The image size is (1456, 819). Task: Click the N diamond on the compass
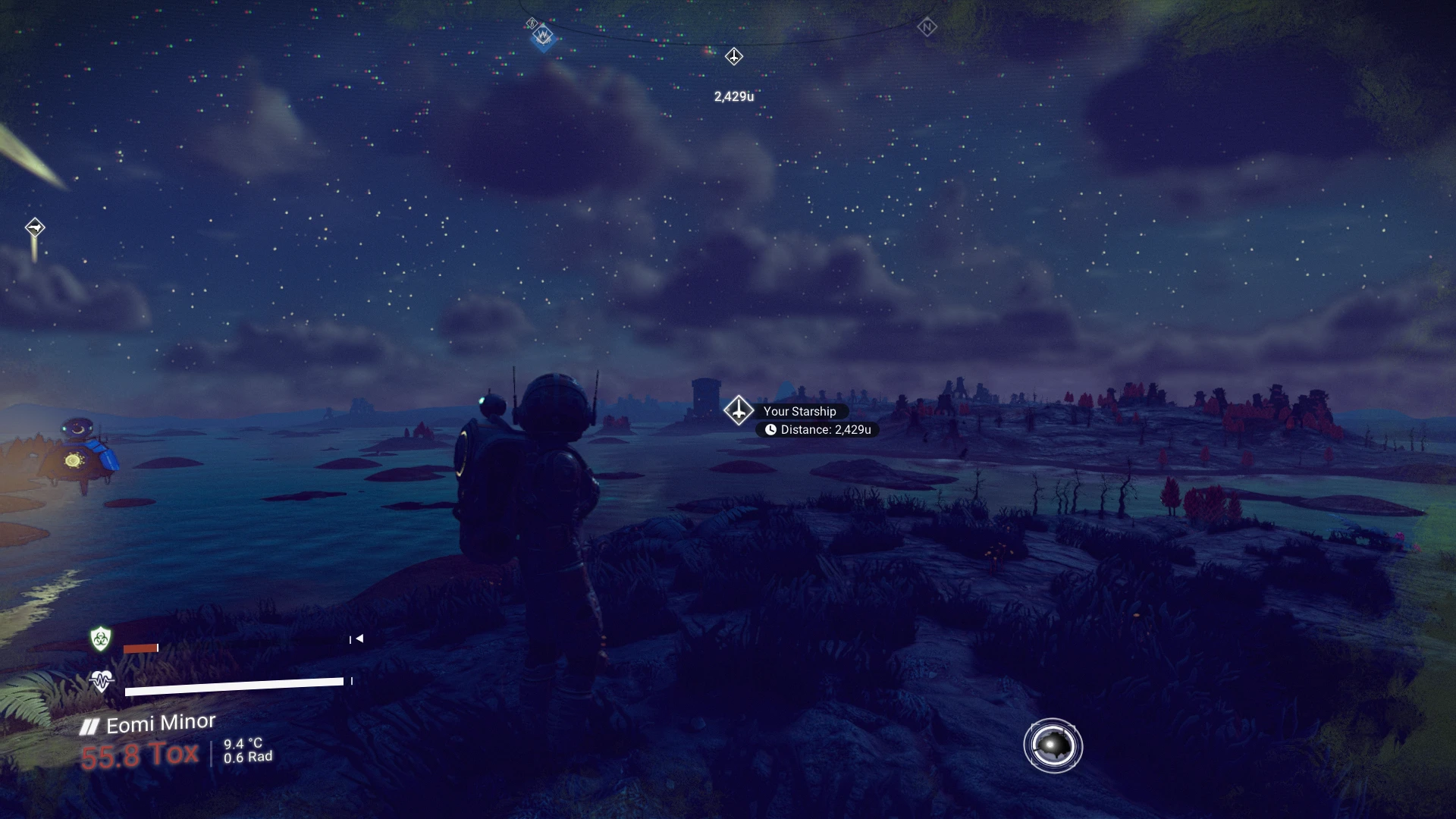click(927, 27)
